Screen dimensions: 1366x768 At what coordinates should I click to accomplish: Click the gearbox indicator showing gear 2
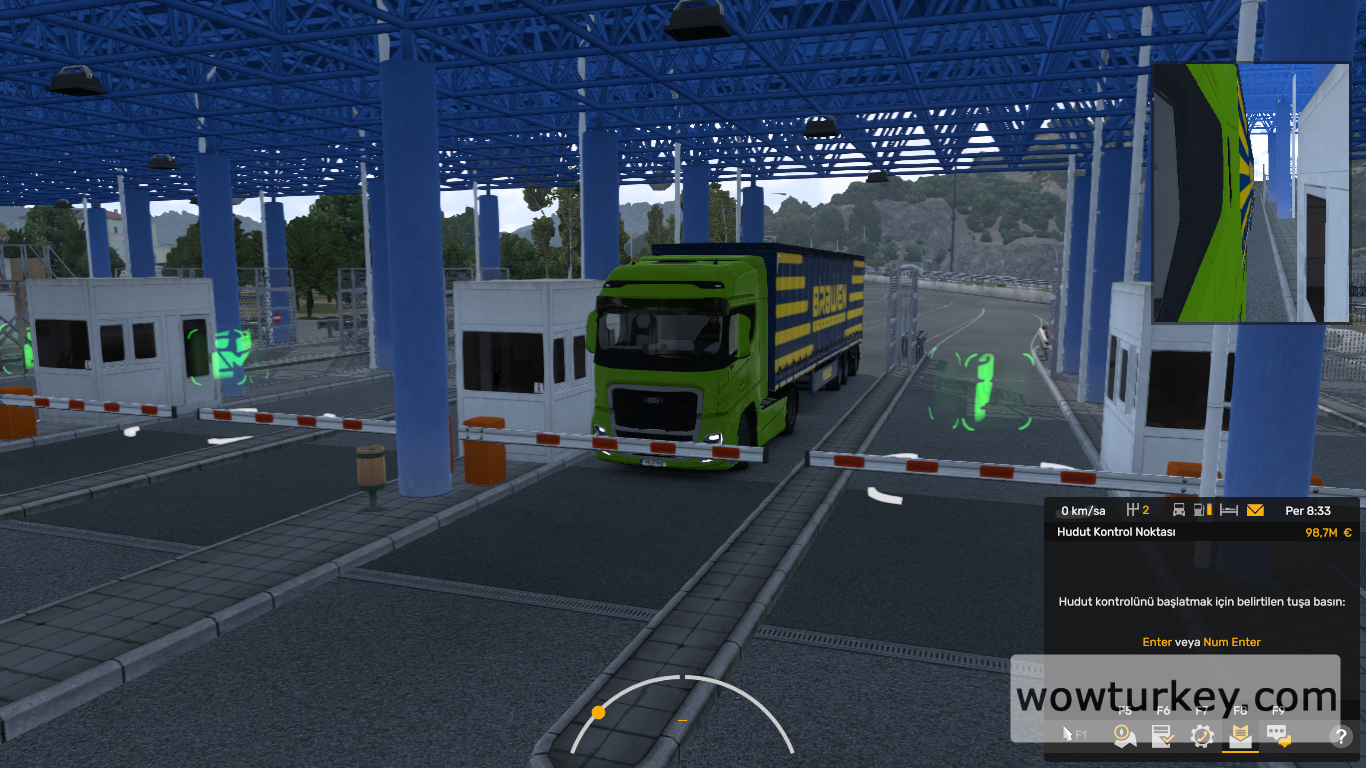[x=1137, y=510]
